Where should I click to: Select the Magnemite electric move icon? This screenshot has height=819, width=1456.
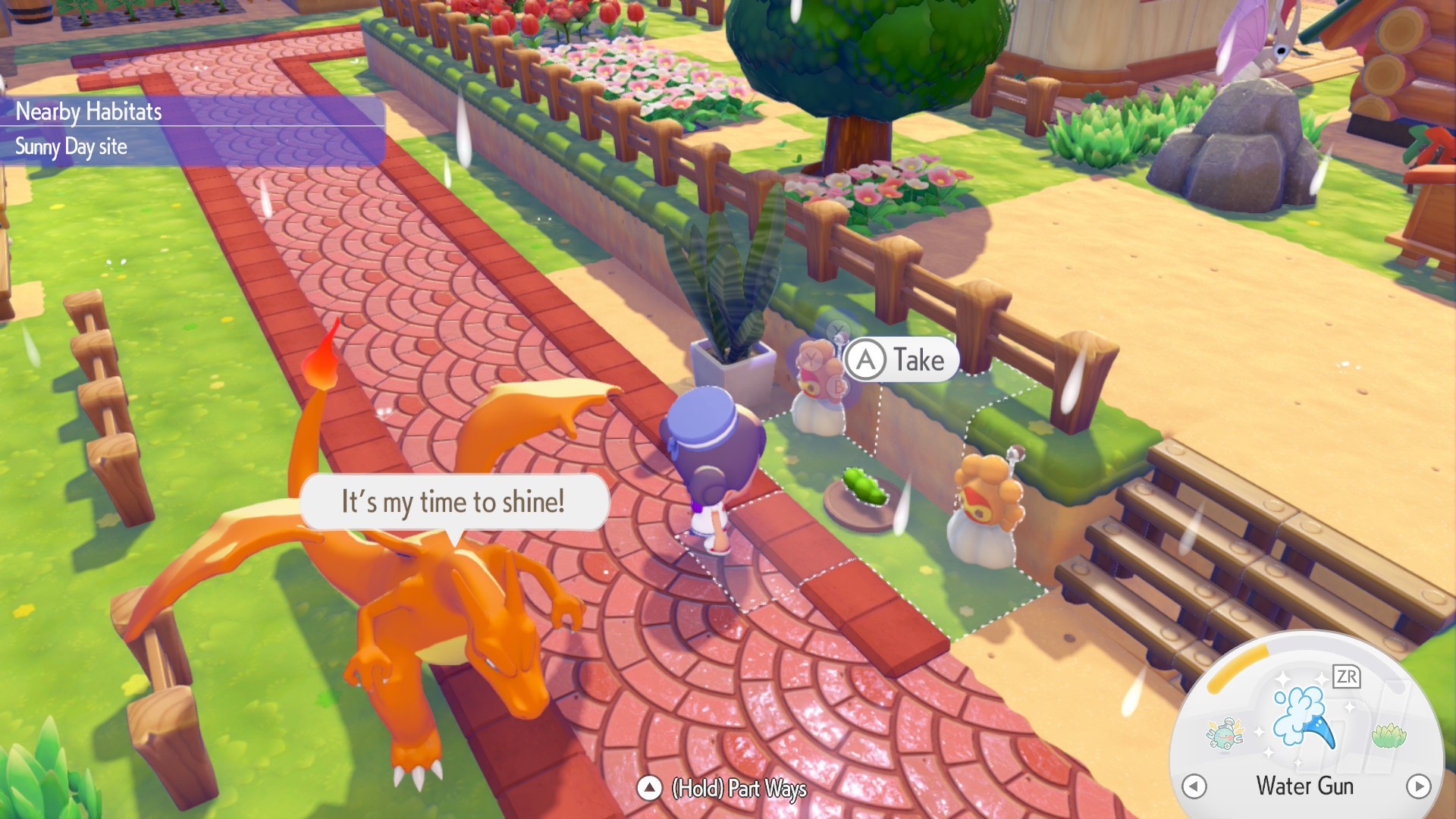click(x=1225, y=733)
